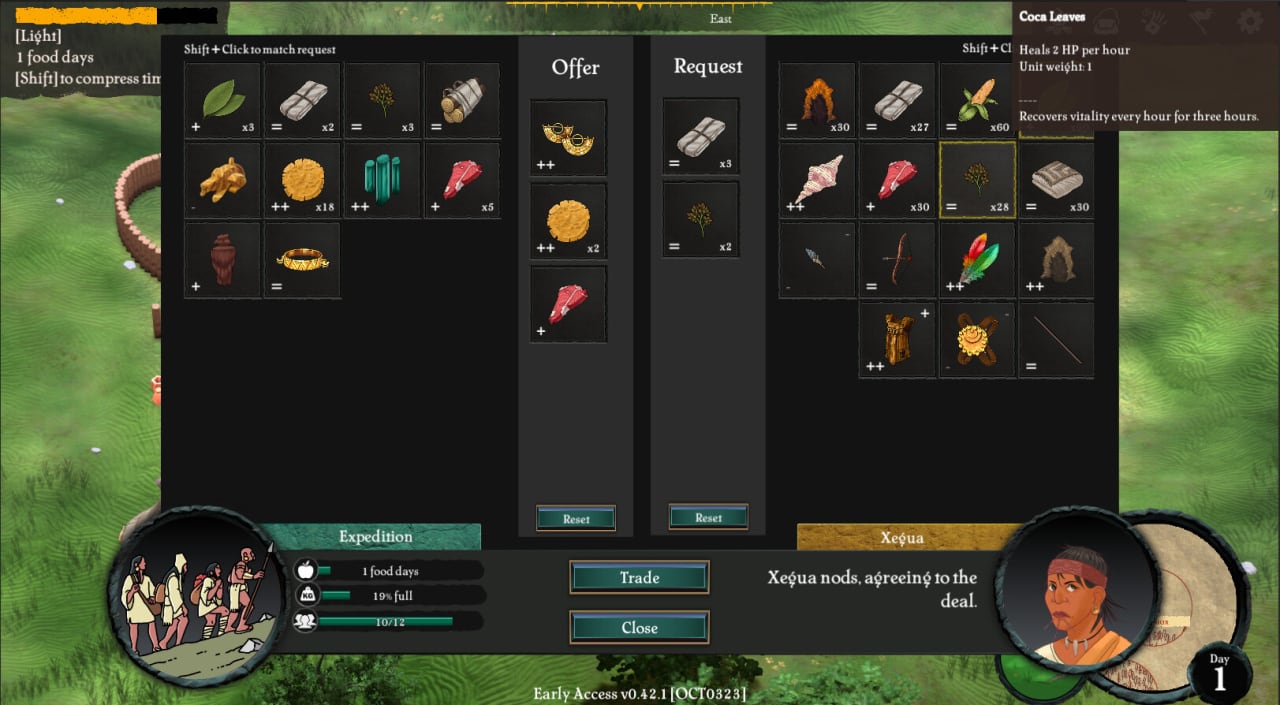The width and height of the screenshot is (1280, 705).
Task: Reset the Offer column
Action: tap(576, 518)
